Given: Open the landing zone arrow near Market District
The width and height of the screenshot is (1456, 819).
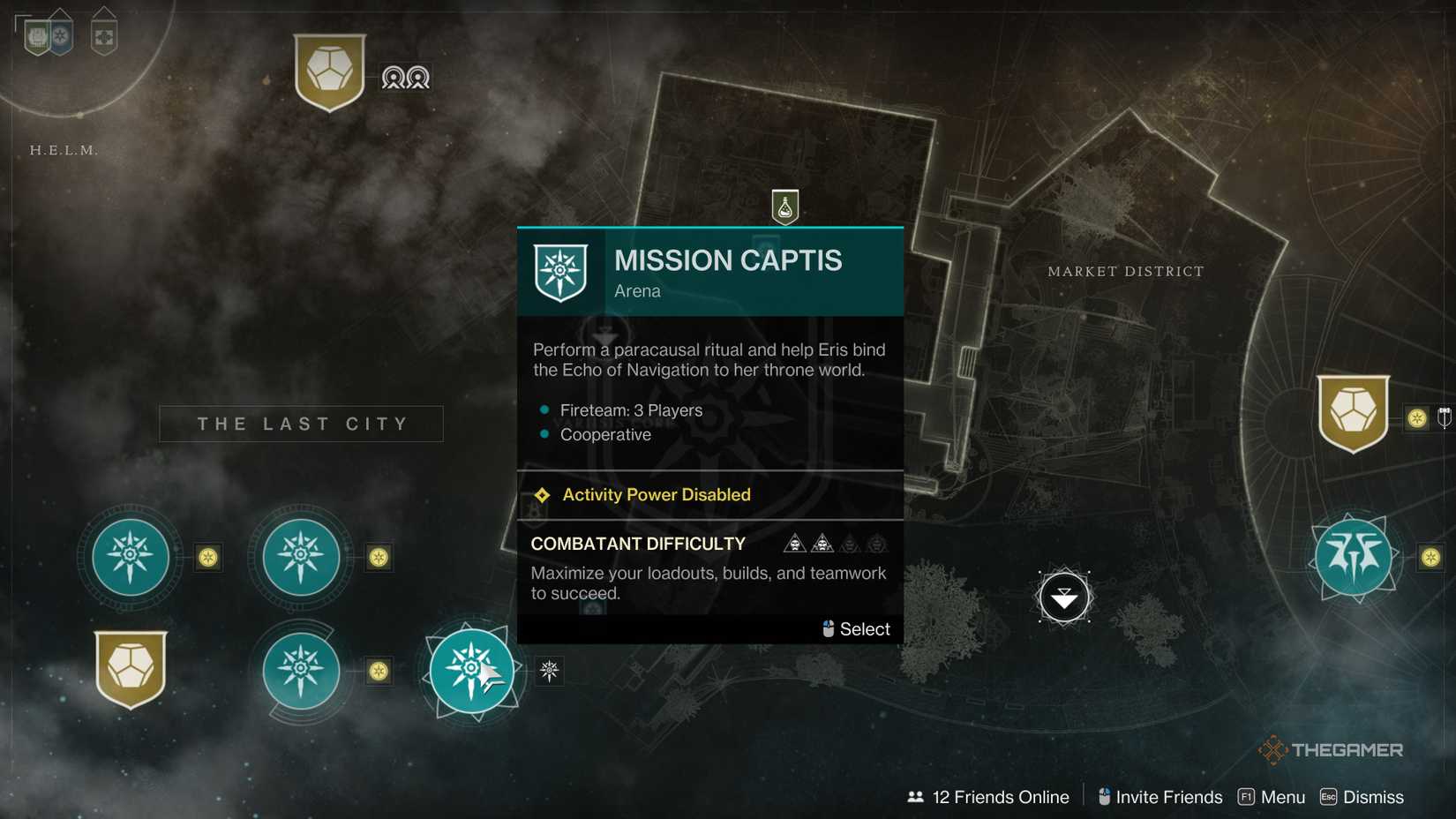Looking at the screenshot, I should click(1064, 597).
